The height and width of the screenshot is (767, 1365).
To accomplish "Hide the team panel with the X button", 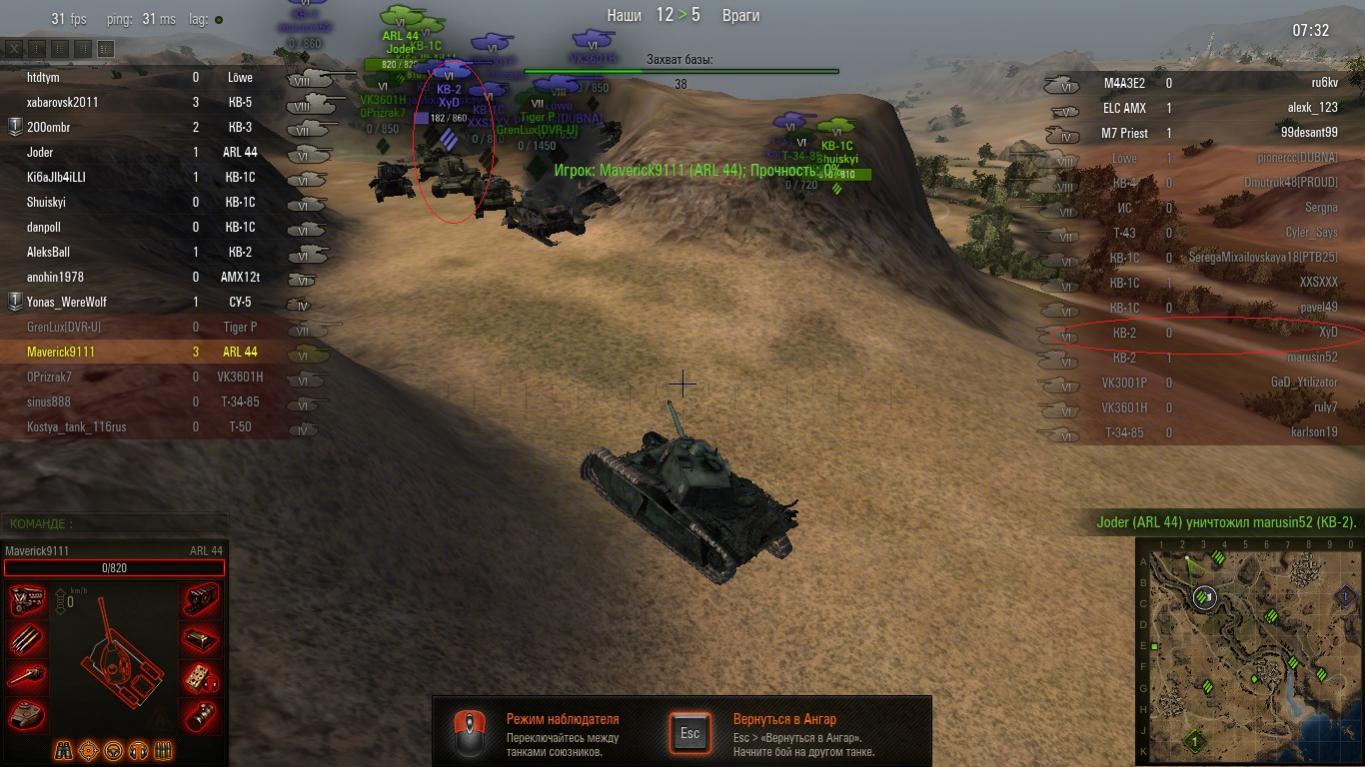I will [x=14, y=48].
